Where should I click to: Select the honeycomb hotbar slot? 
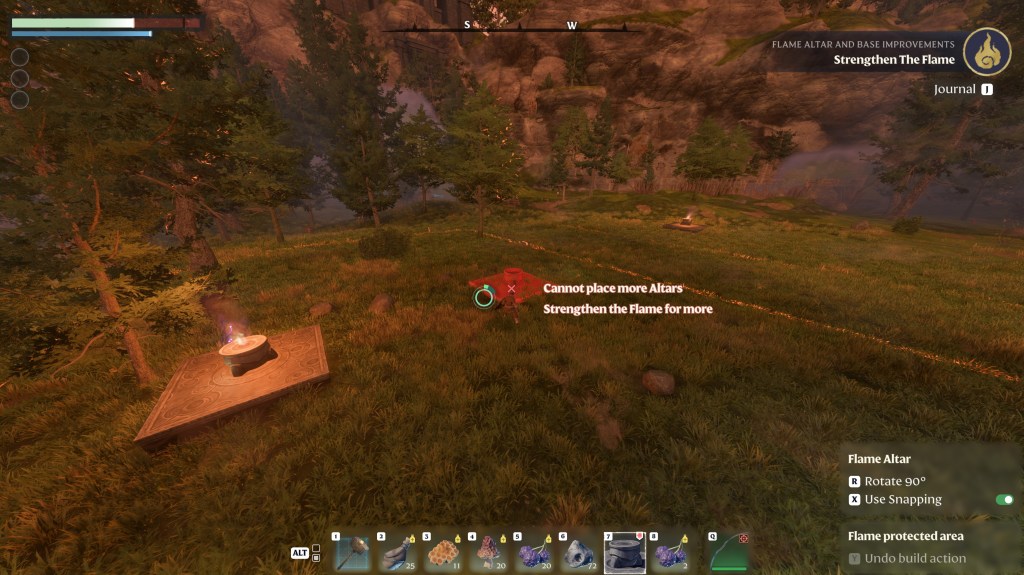442,553
